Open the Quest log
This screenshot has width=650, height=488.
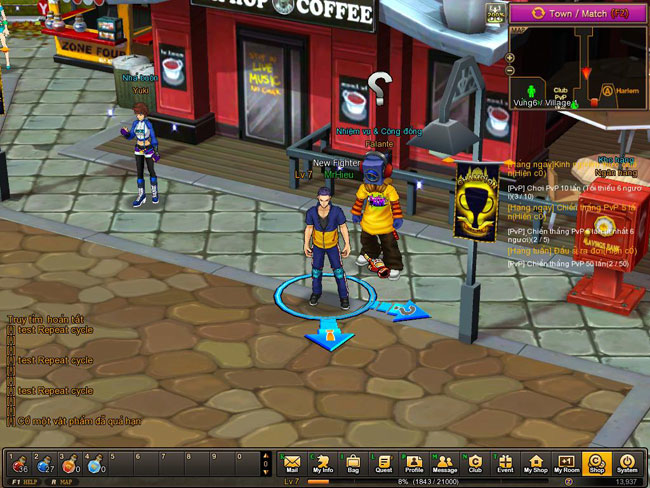tap(384, 464)
